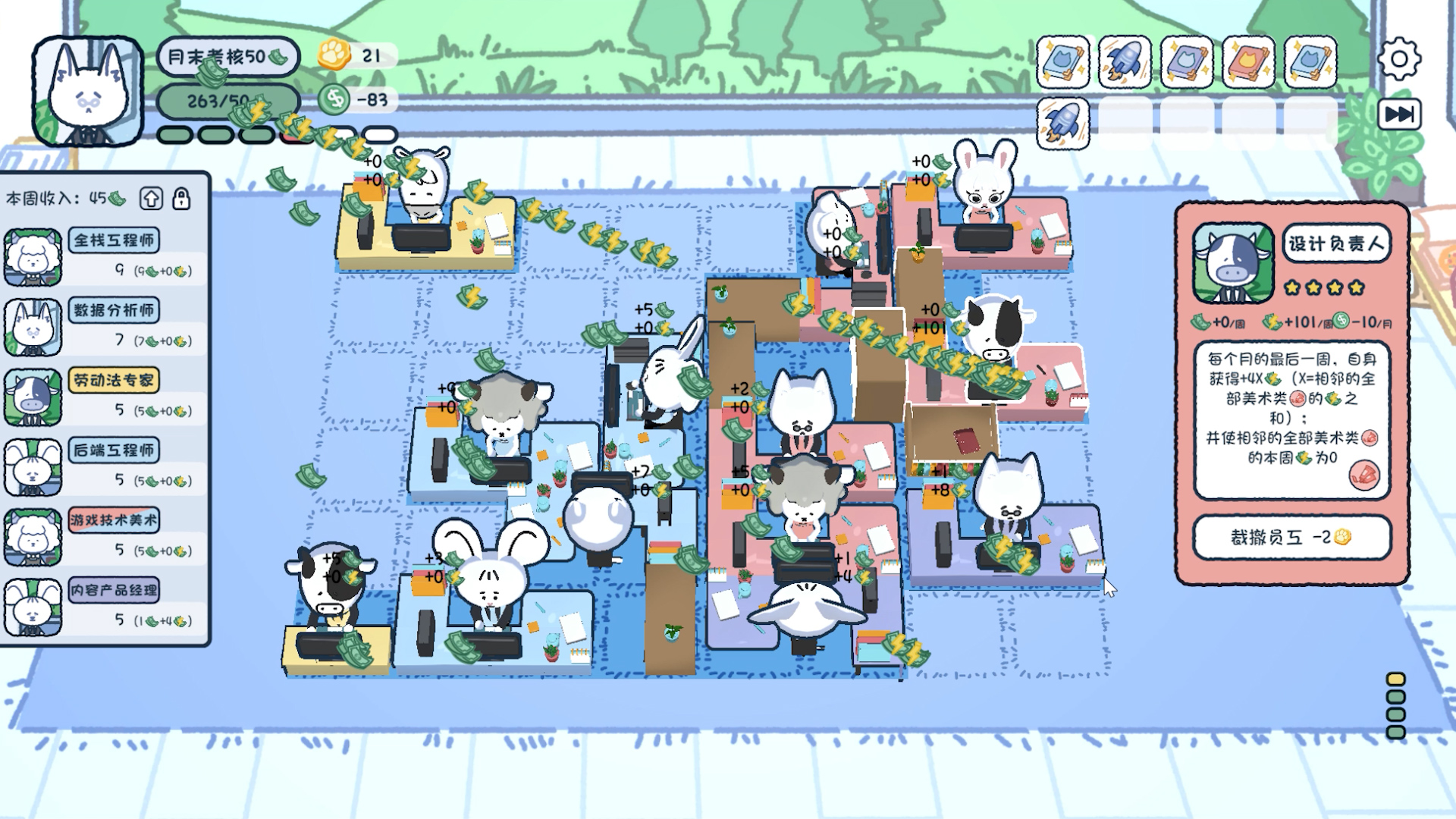The width and height of the screenshot is (1456, 819).
Task: Click the 设计负责人 cow portrait
Action: [1233, 262]
